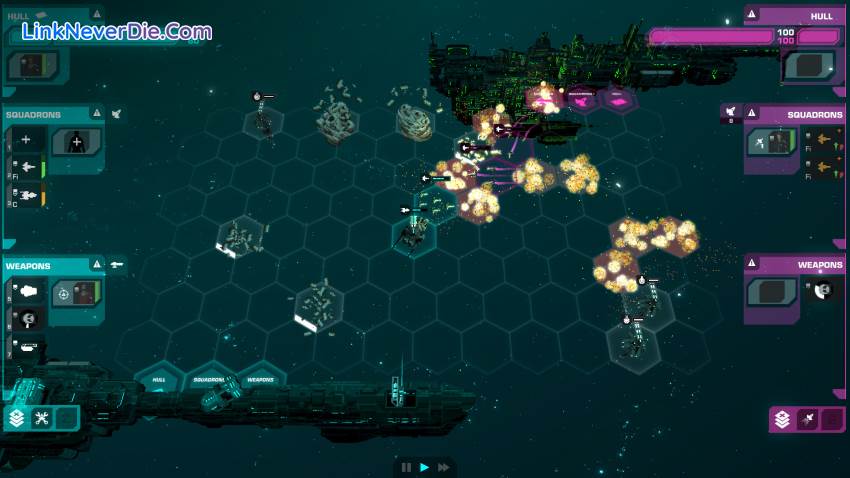
Task: Select the enemy weapon module slot
Action: pyautogui.click(x=772, y=291)
